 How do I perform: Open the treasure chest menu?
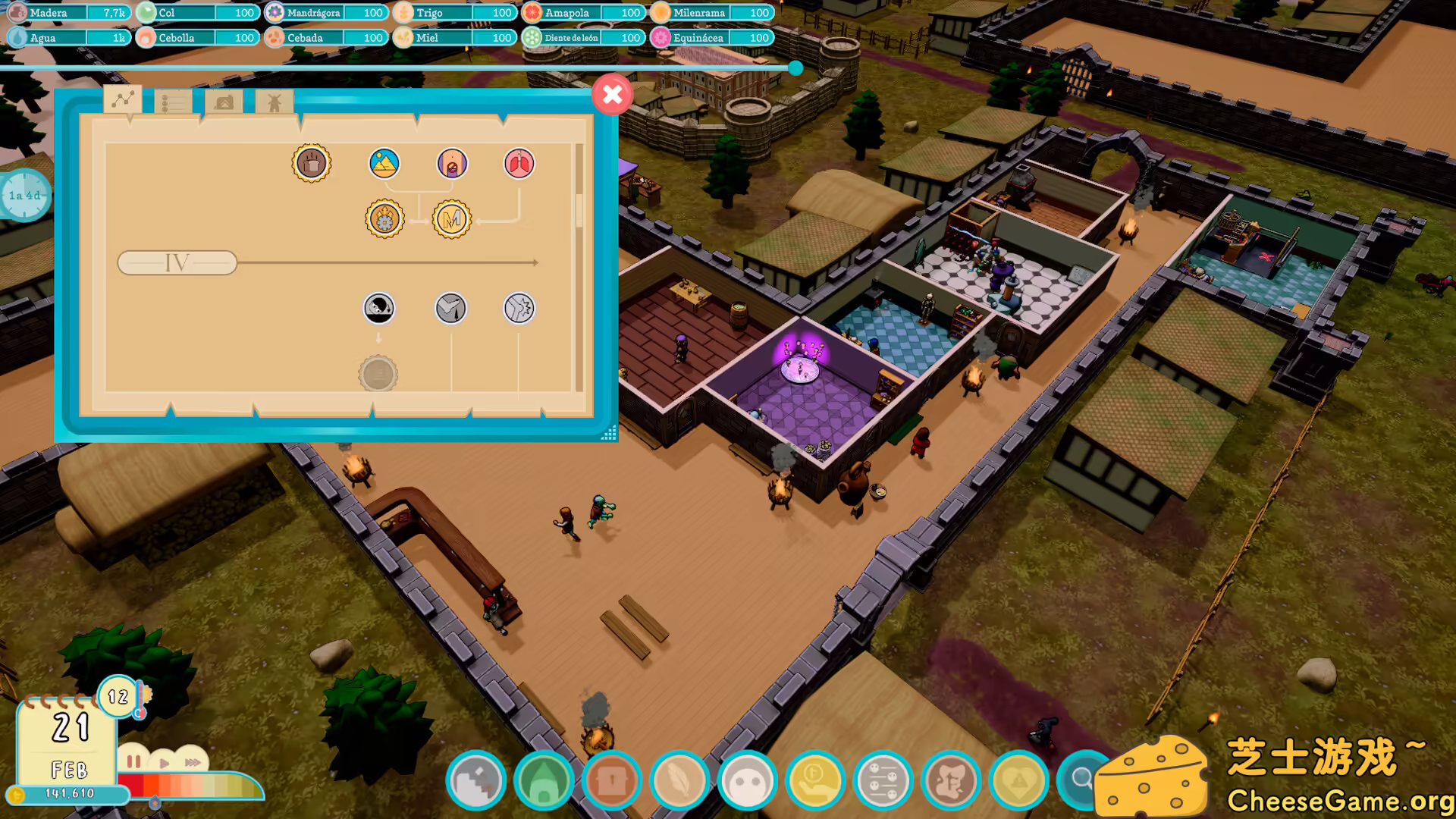pos(611,781)
